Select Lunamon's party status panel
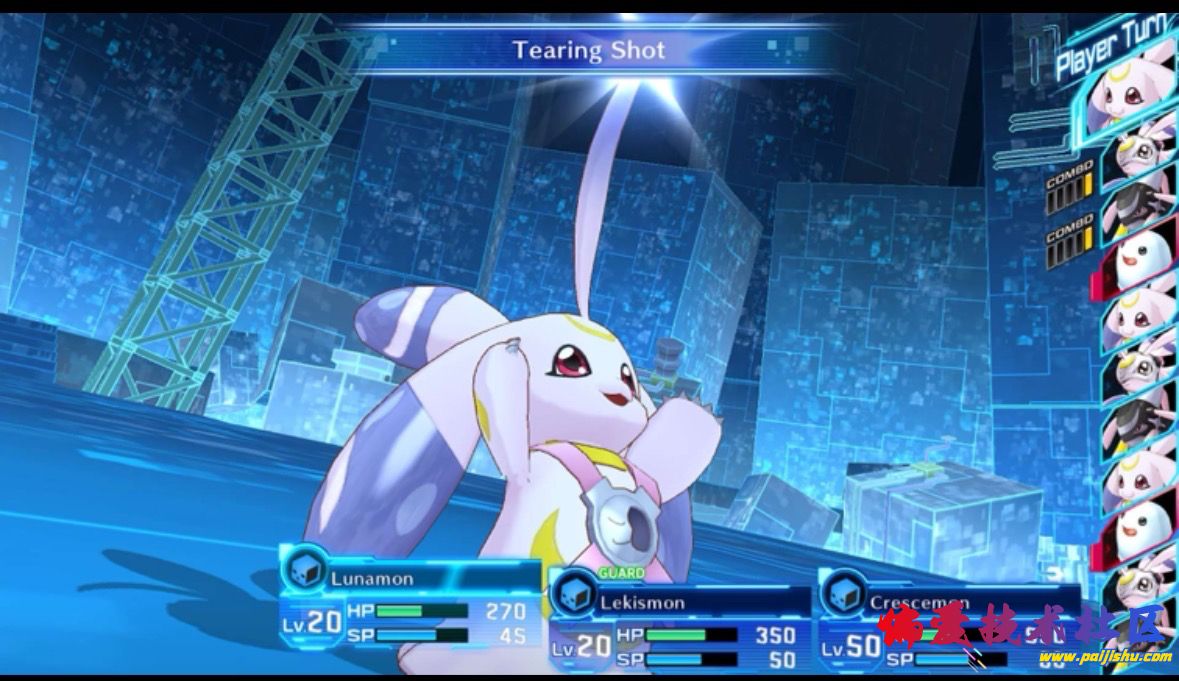The image size is (1179, 681). tap(410, 603)
